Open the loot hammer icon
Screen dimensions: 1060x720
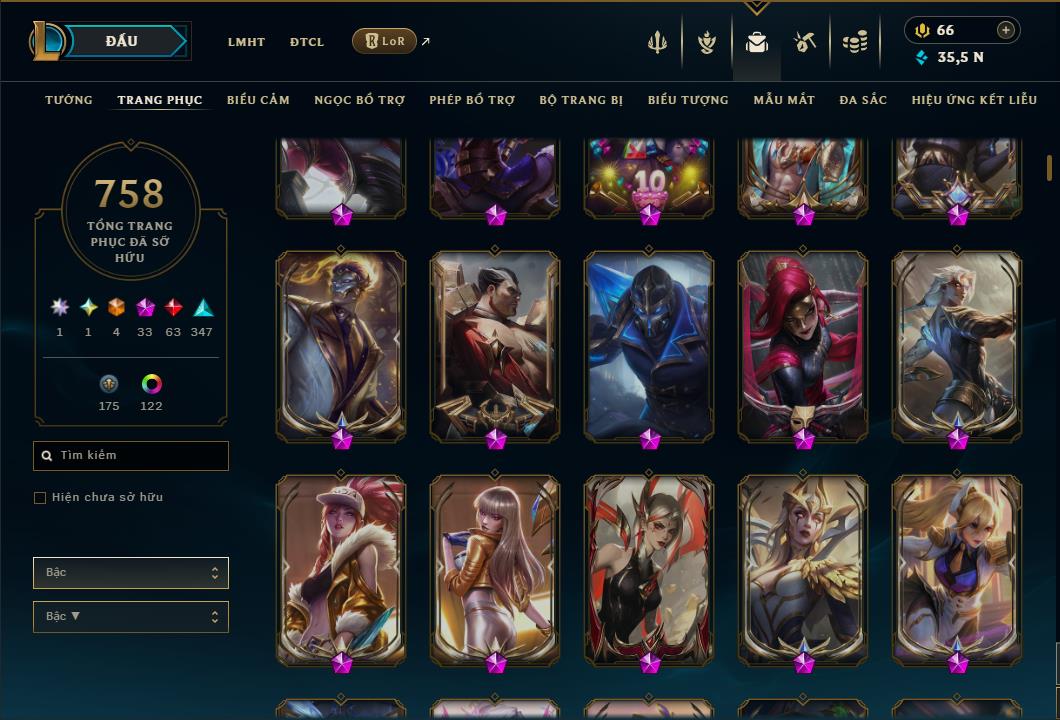tap(805, 42)
